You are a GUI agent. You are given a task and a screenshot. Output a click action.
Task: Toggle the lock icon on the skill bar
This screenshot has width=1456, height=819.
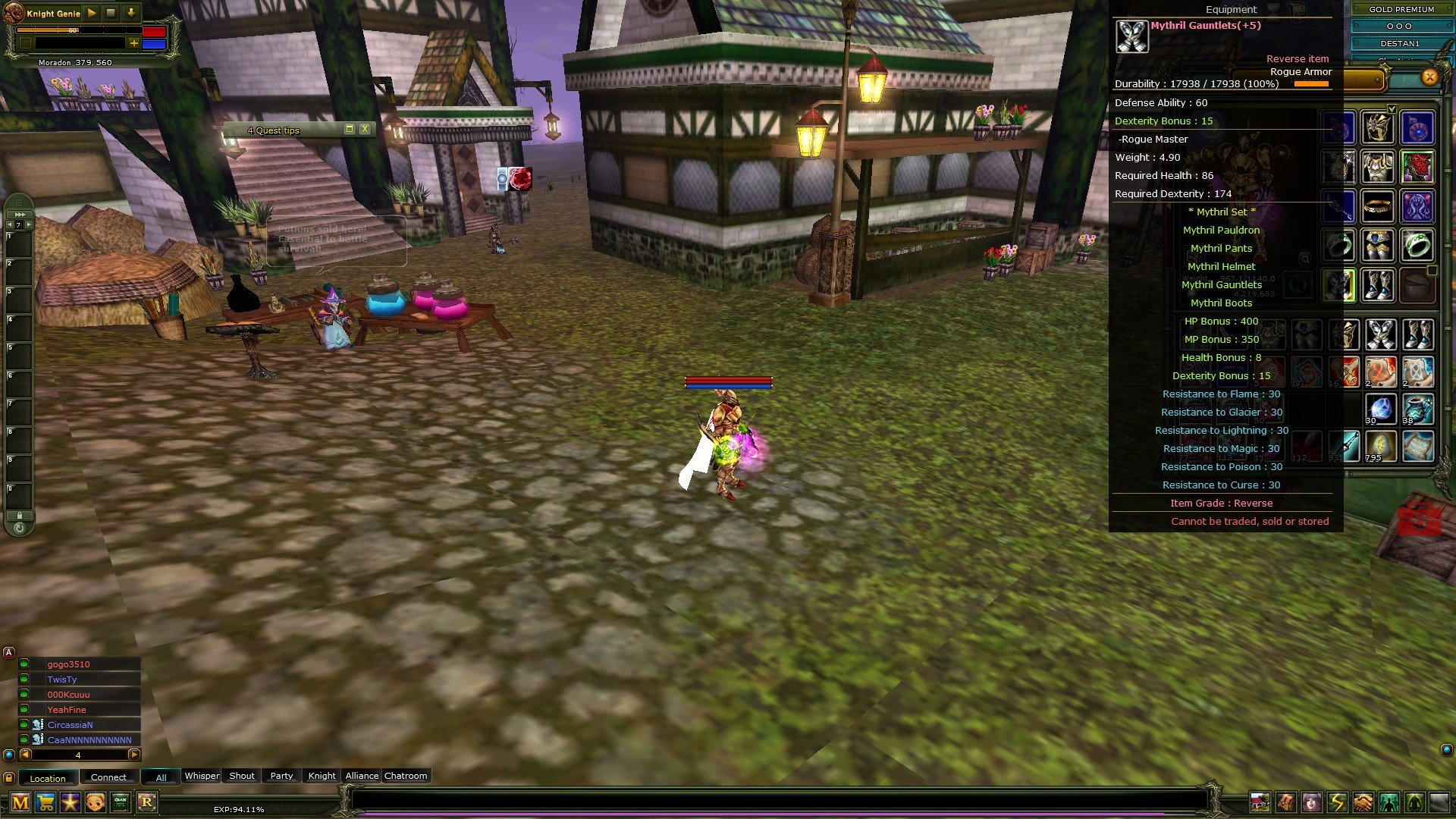click(20, 516)
